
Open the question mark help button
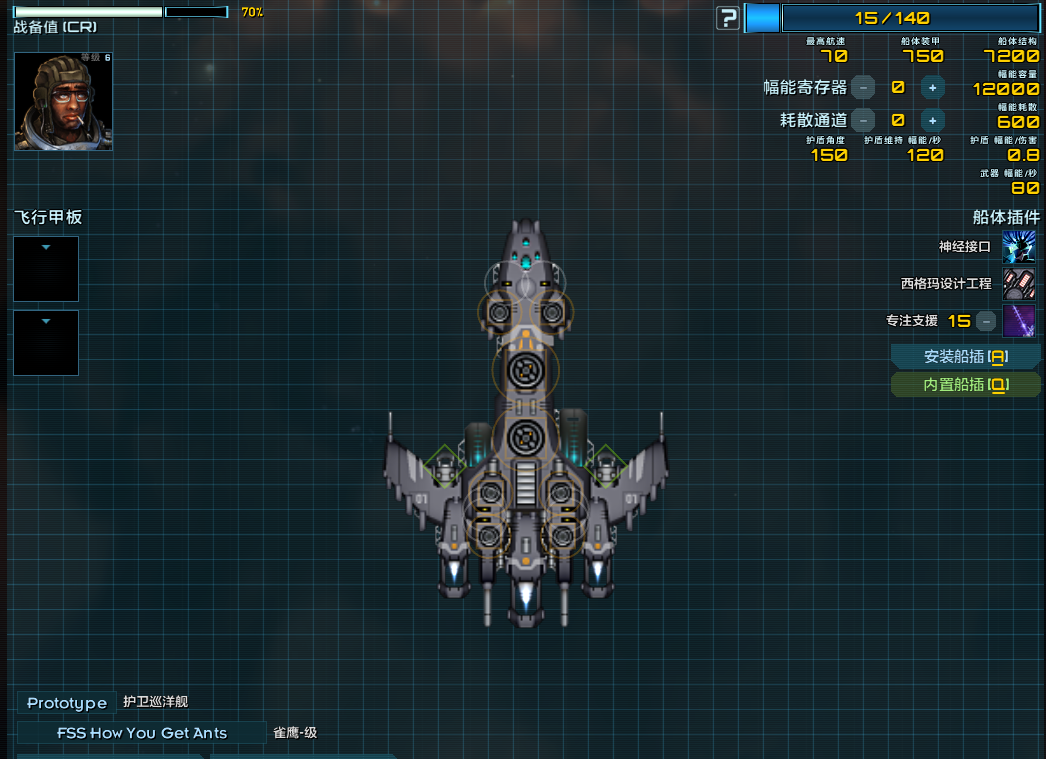point(728,18)
